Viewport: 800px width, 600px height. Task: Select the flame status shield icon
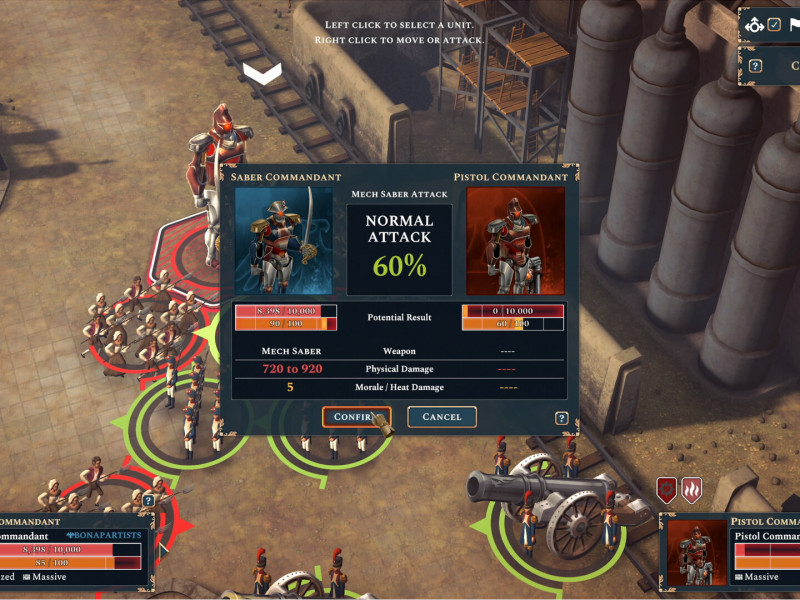tap(691, 490)
